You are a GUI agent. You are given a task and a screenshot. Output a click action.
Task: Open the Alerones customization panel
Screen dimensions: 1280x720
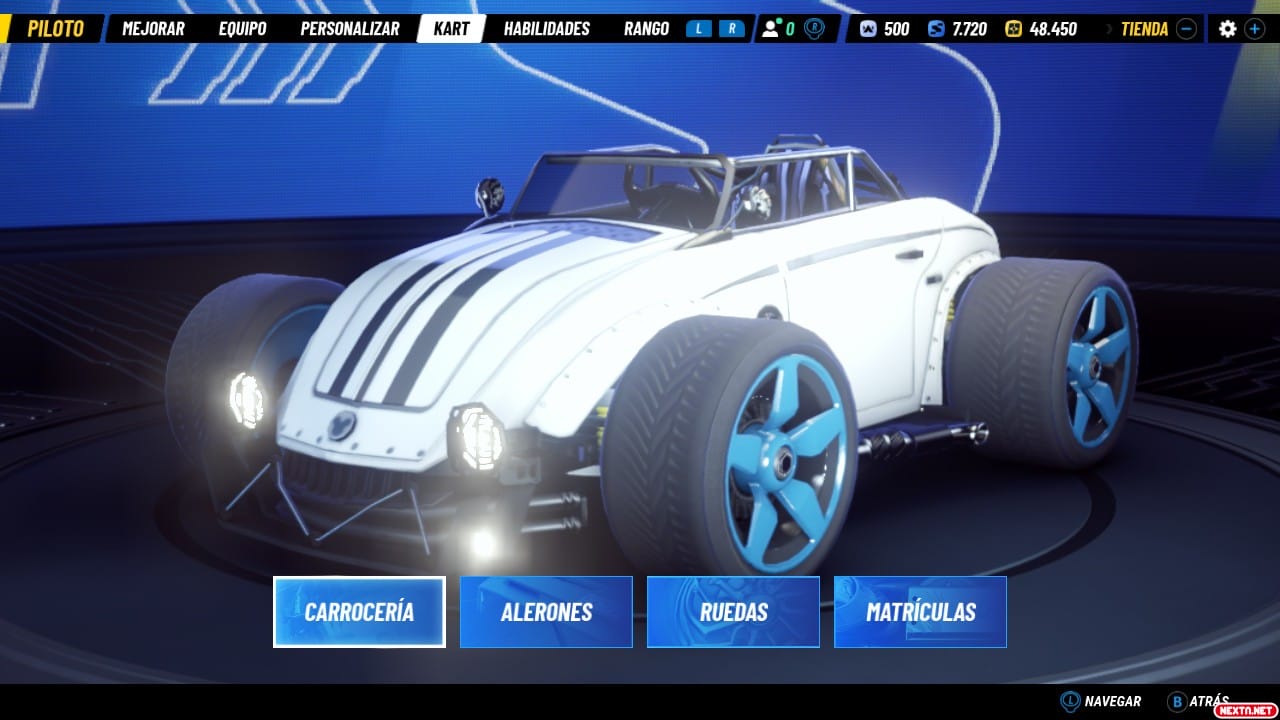point(546,611)
